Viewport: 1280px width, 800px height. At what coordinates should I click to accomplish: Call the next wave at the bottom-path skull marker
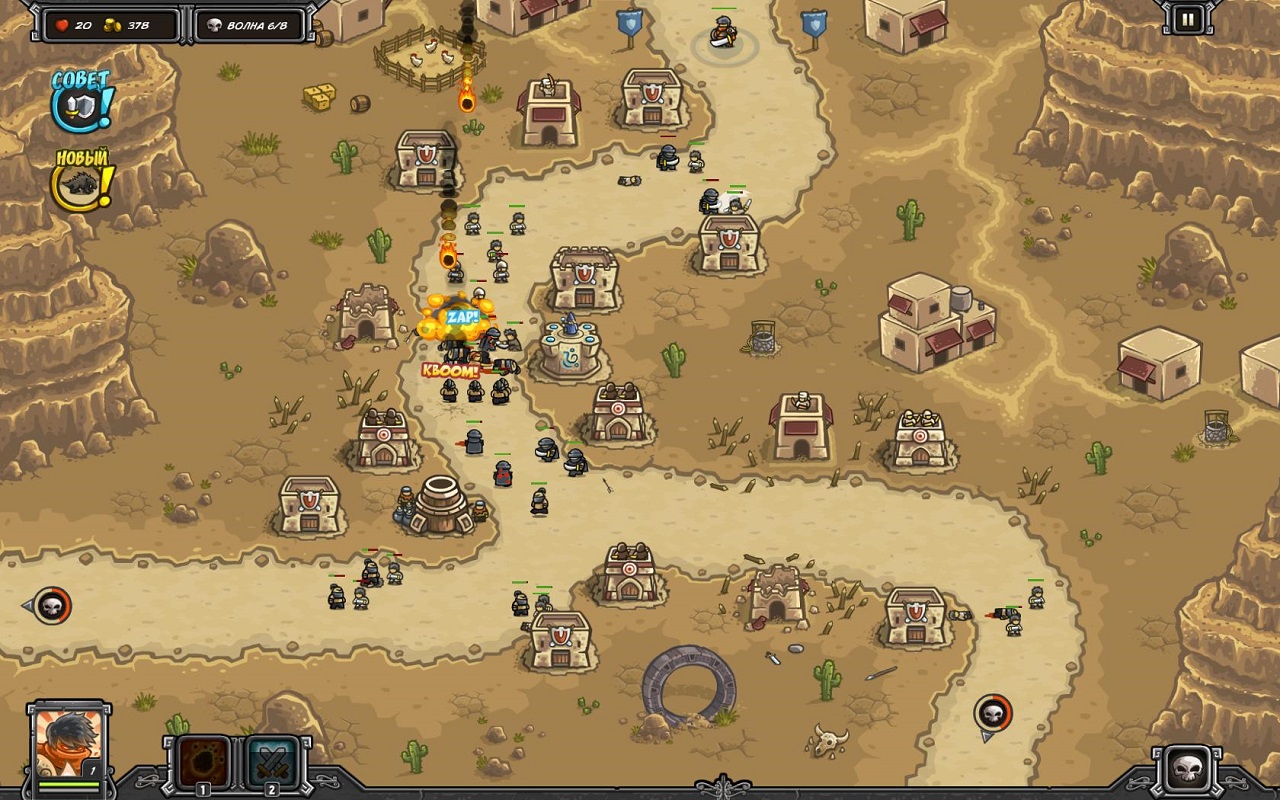pos(993,713)
